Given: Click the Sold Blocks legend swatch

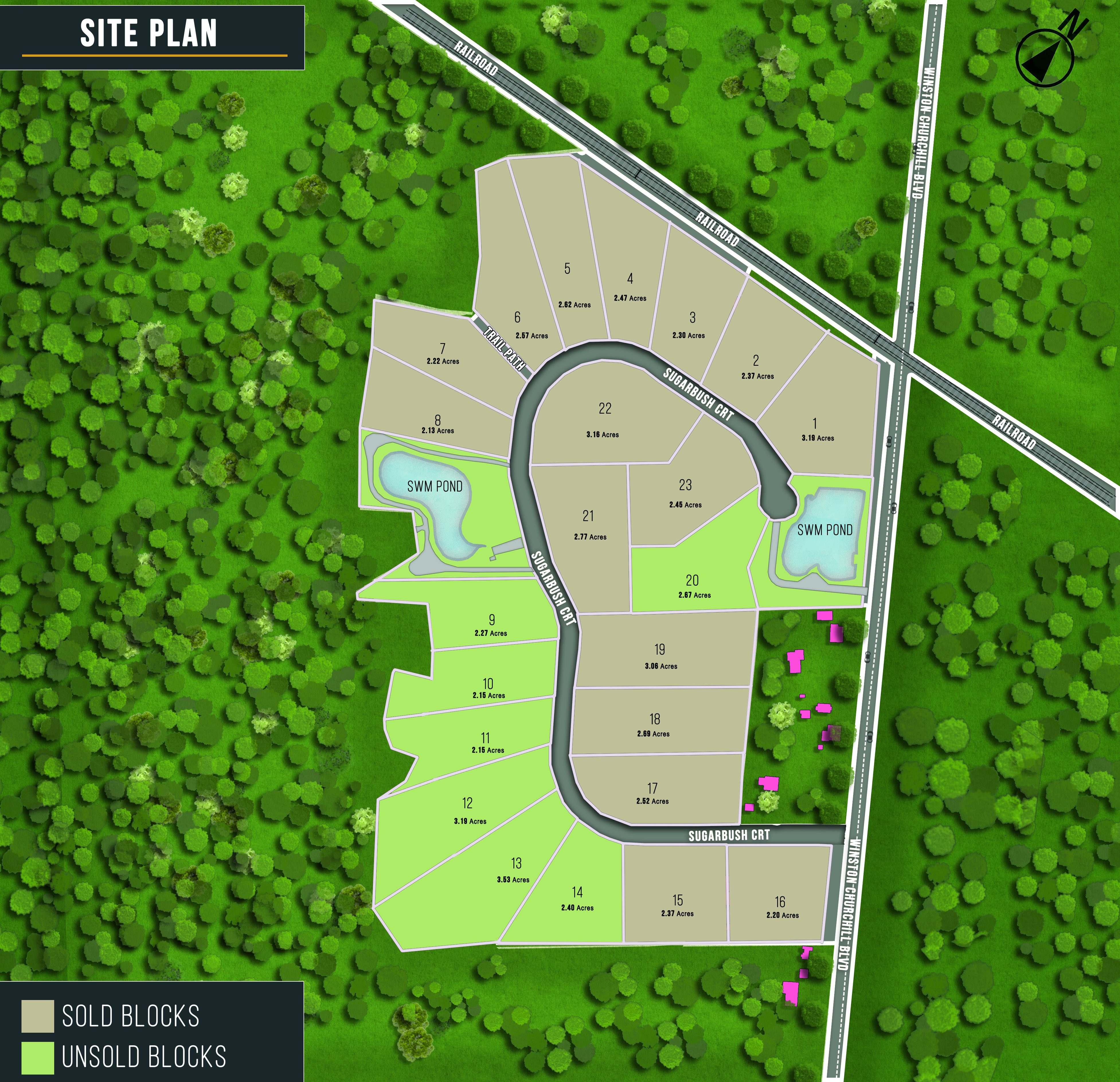Looking at the screenshot, I should [x=38, y=1016].
